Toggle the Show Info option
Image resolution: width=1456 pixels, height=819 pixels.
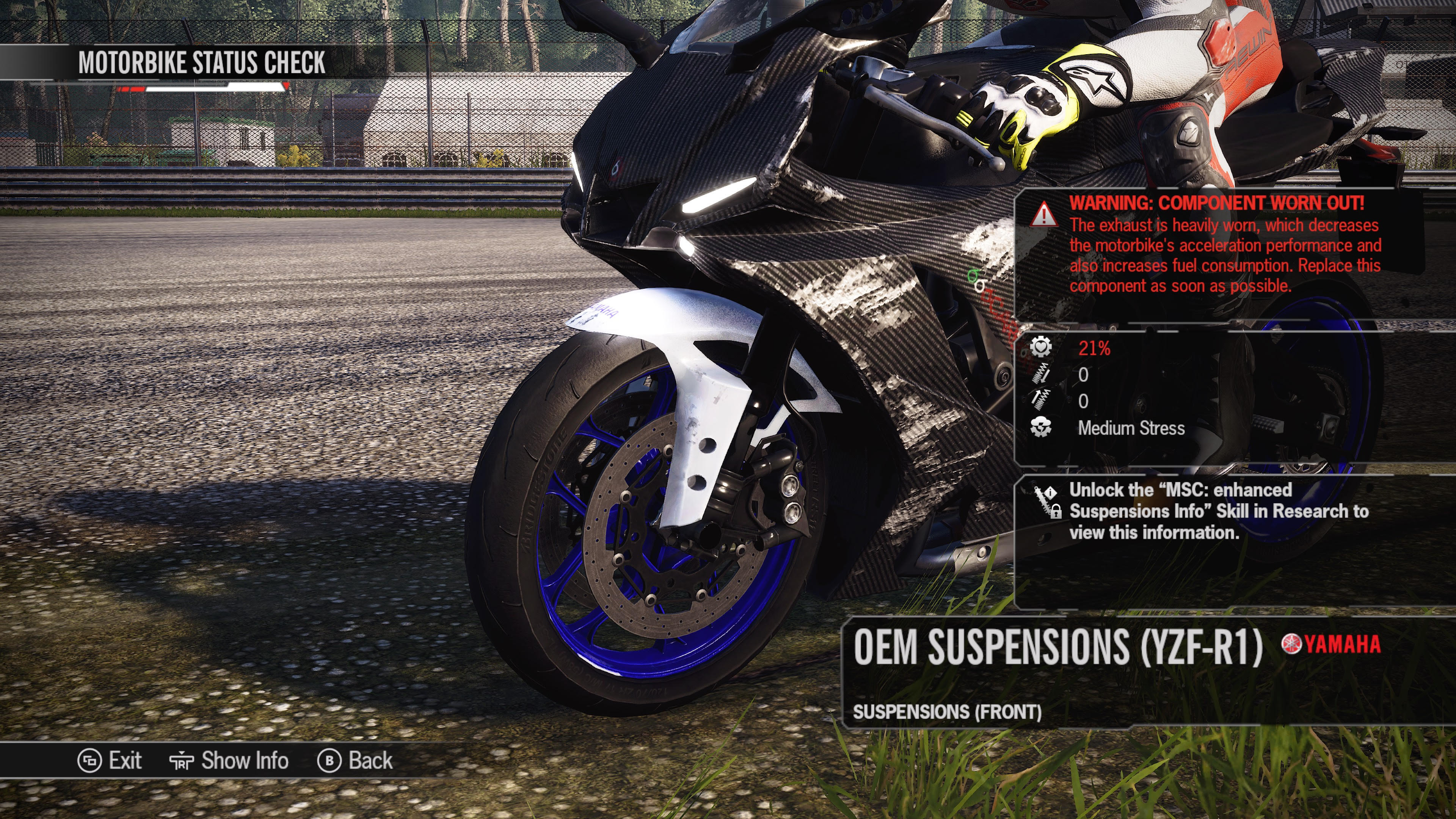click(x=229, y=761)
